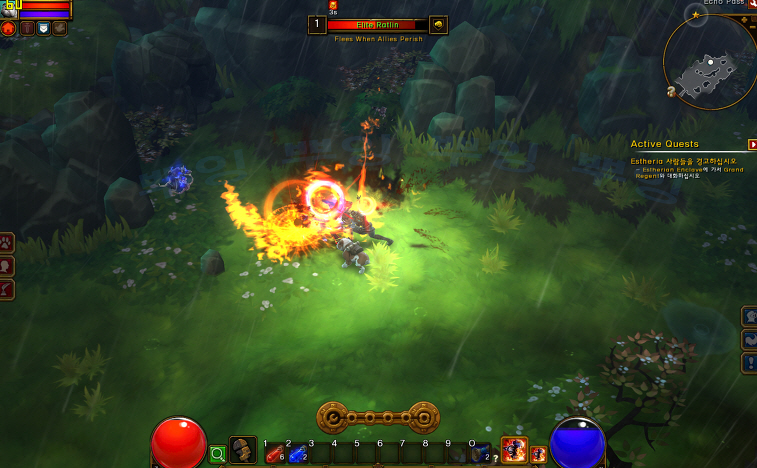Click the character portrait beside the magnifier

click(242, 451)
